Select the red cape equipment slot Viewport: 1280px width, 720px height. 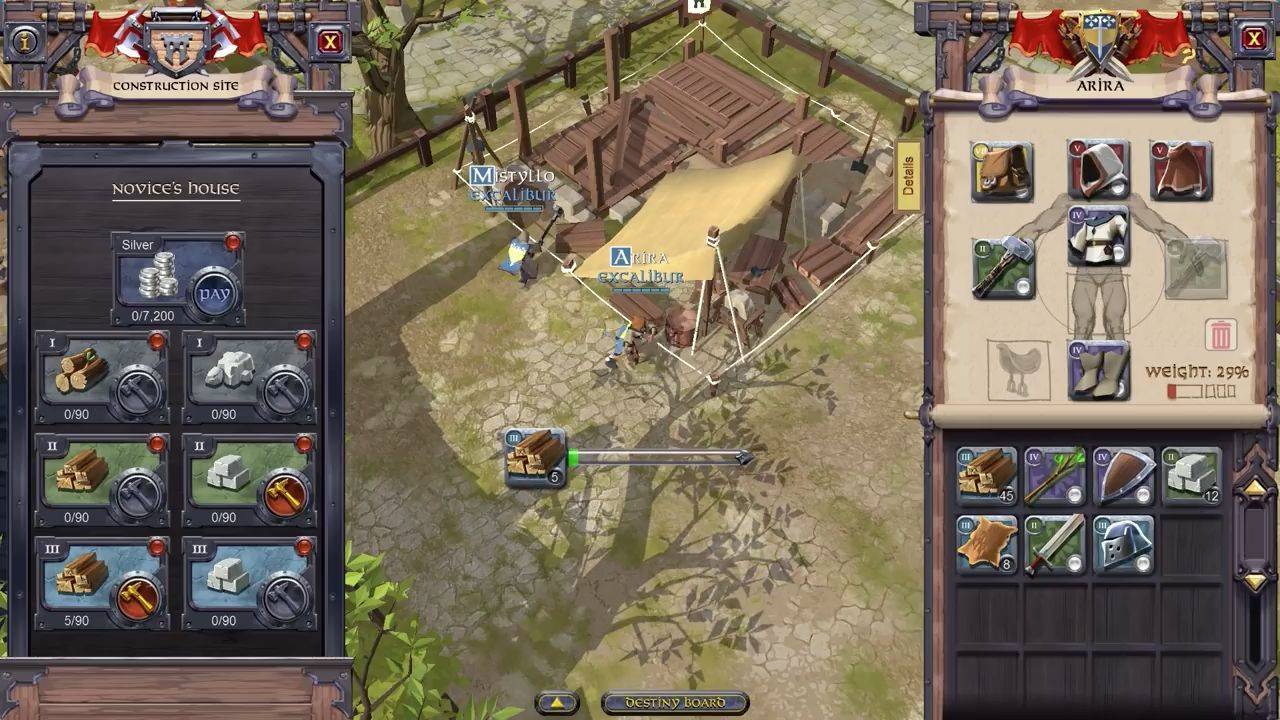(1180, 170)
